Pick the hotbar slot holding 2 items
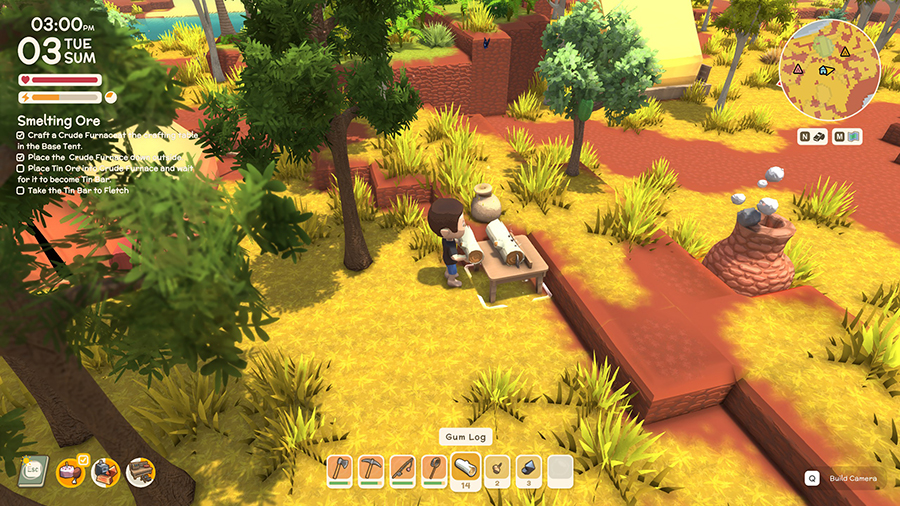This screenshot has width=900, height=506. [x=497, y=469]
